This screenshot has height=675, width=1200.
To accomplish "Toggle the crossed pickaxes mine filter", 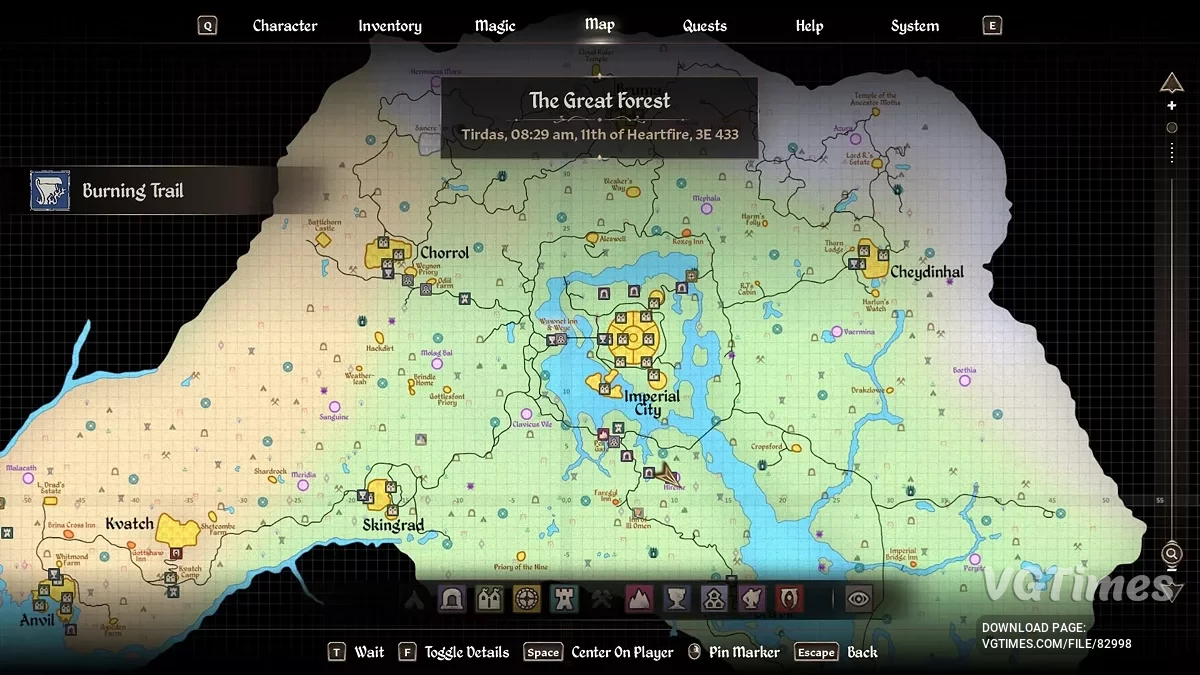I will click(x=601, y=598).
